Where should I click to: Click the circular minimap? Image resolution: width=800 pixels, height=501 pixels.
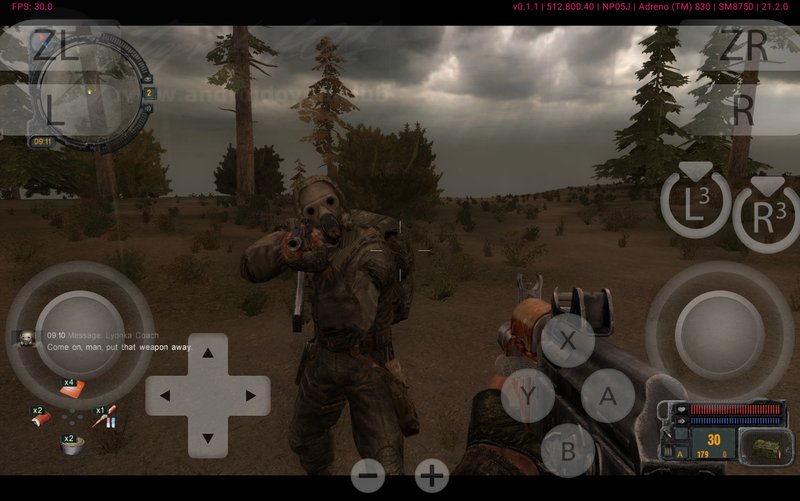click(x=88, y=92)
